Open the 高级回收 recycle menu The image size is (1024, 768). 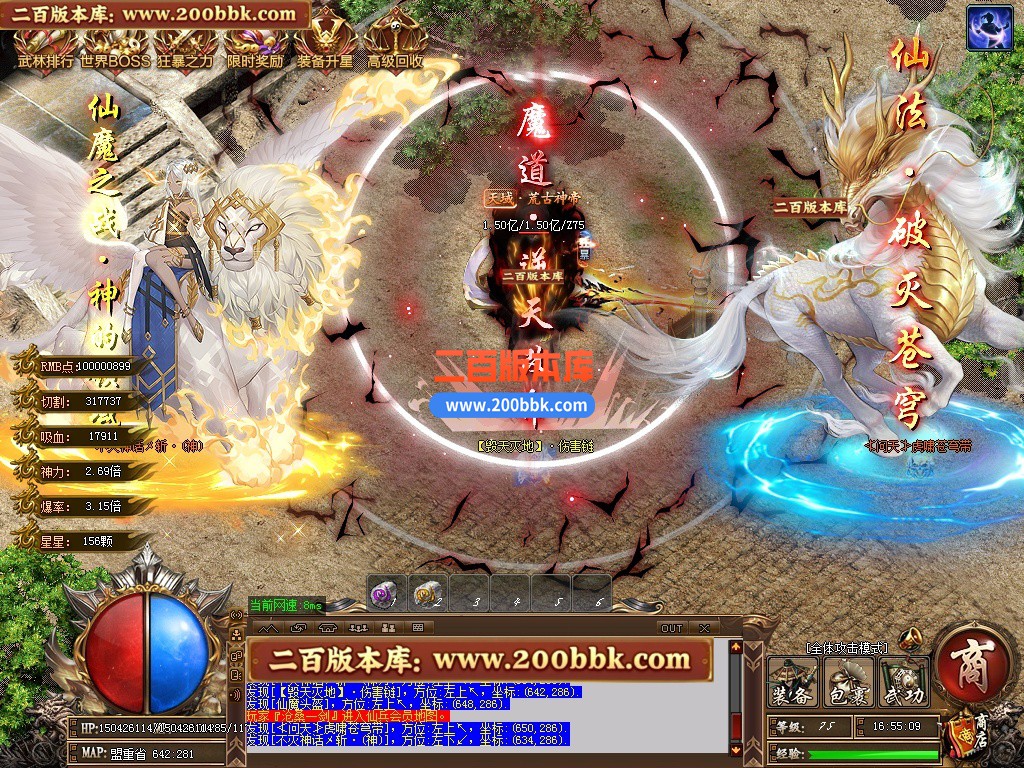[x=395, y=47]
